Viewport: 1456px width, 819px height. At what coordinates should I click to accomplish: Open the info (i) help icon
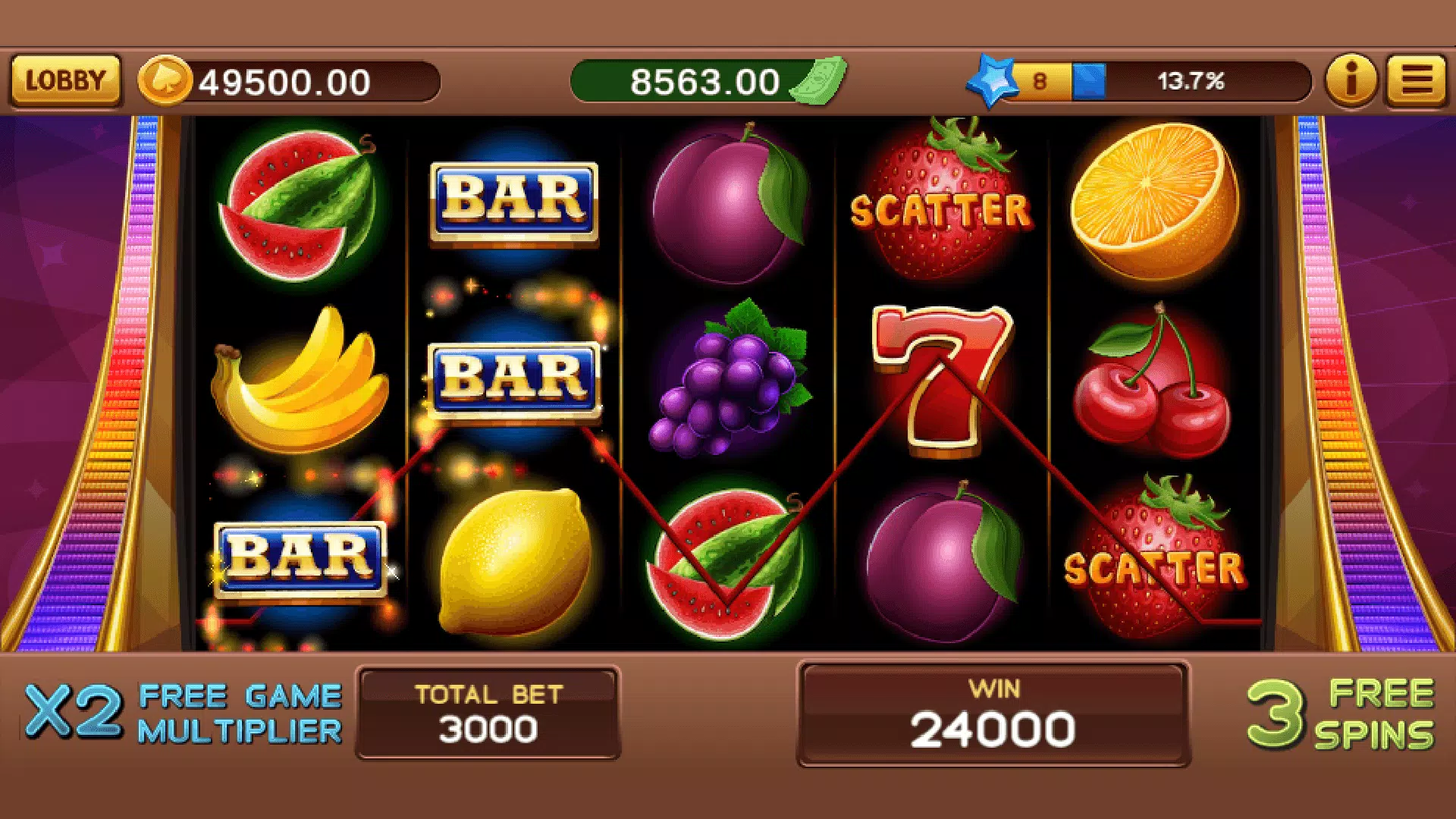coord(1351,81)
